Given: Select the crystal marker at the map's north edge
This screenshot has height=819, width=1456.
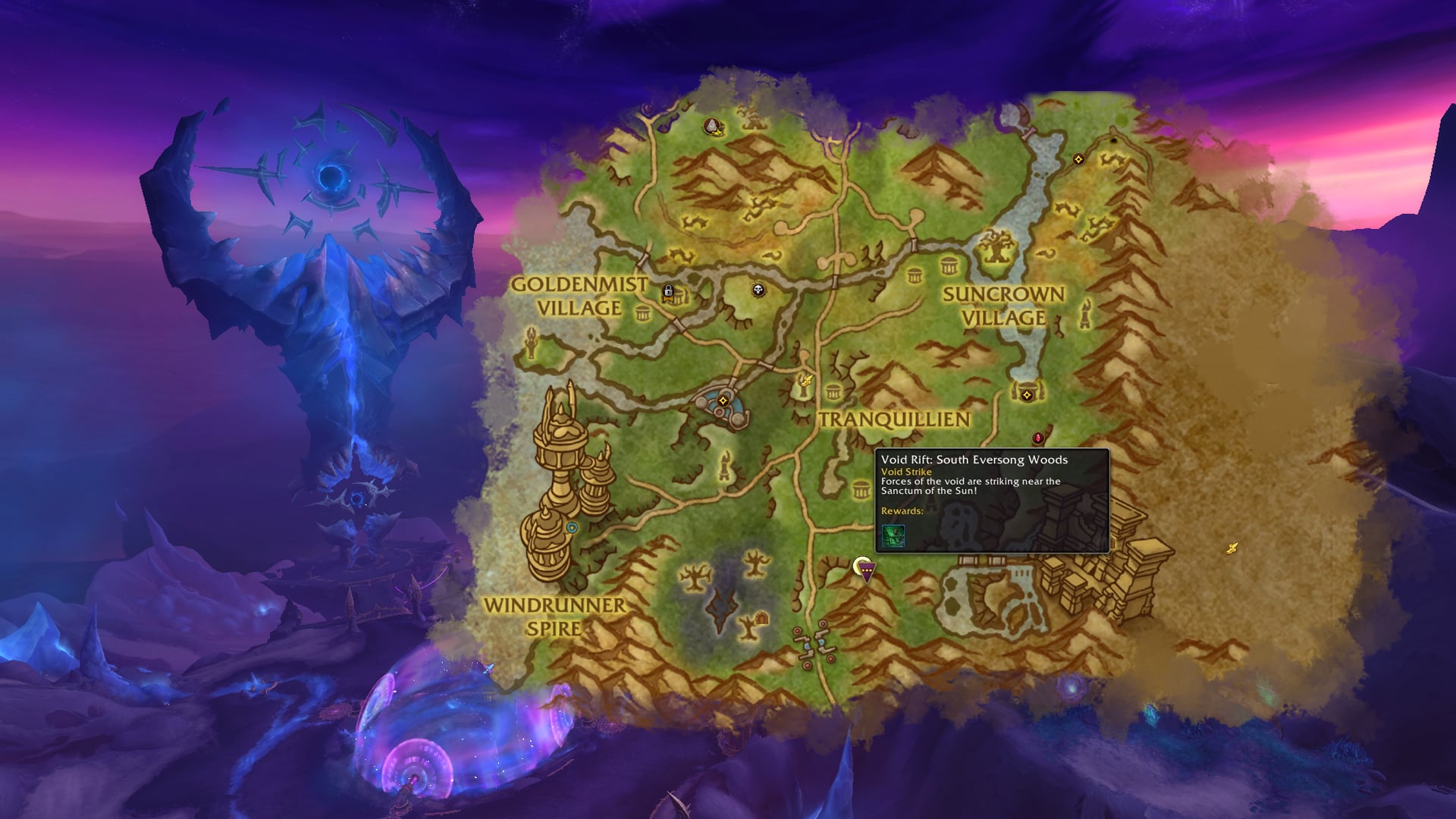Looking at the screenshot, I should point(712,126).
